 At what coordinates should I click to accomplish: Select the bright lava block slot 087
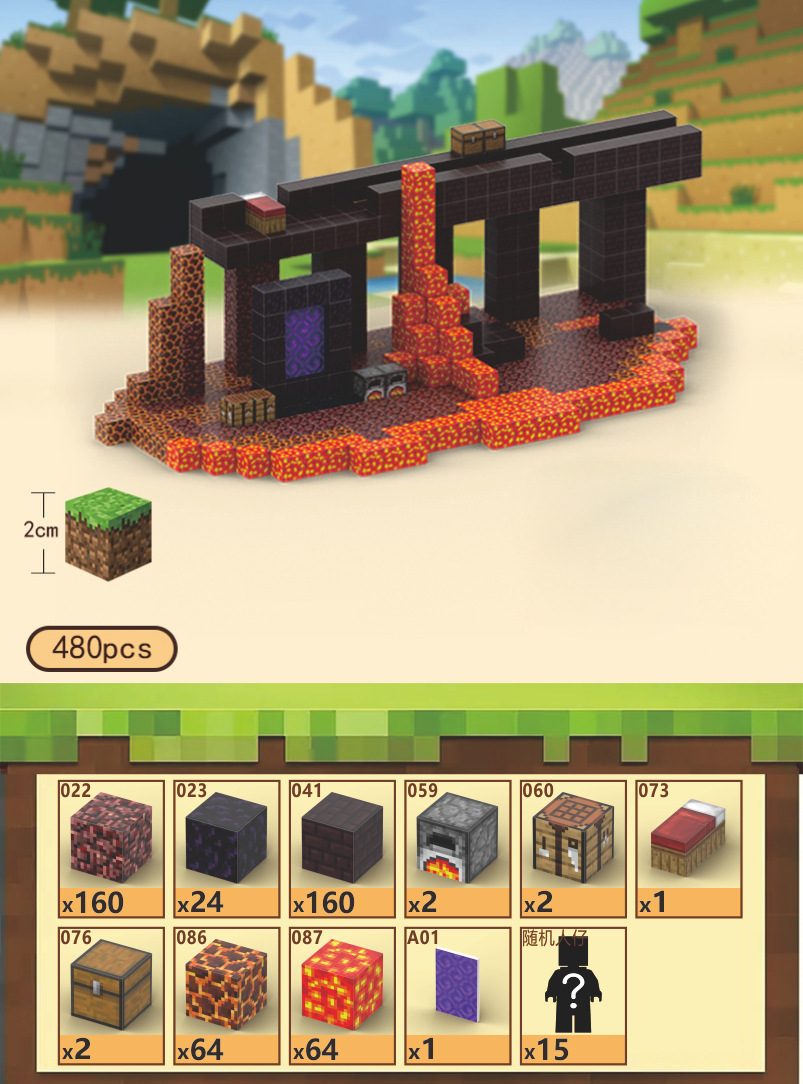click(342, 995)
